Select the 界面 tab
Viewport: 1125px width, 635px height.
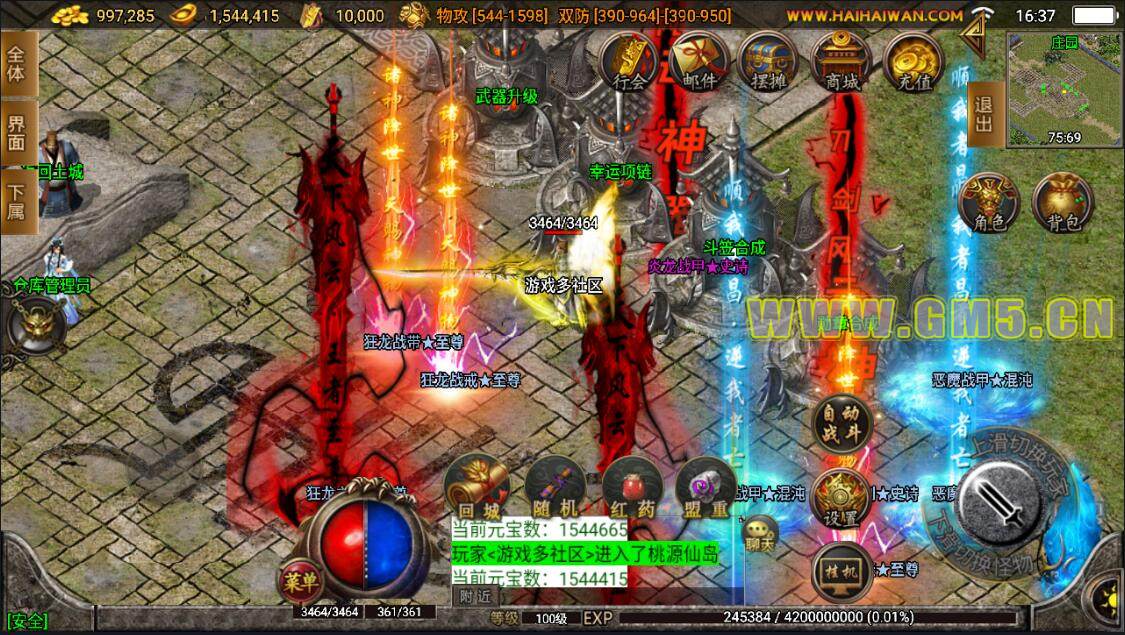click(x=18, y=131)
